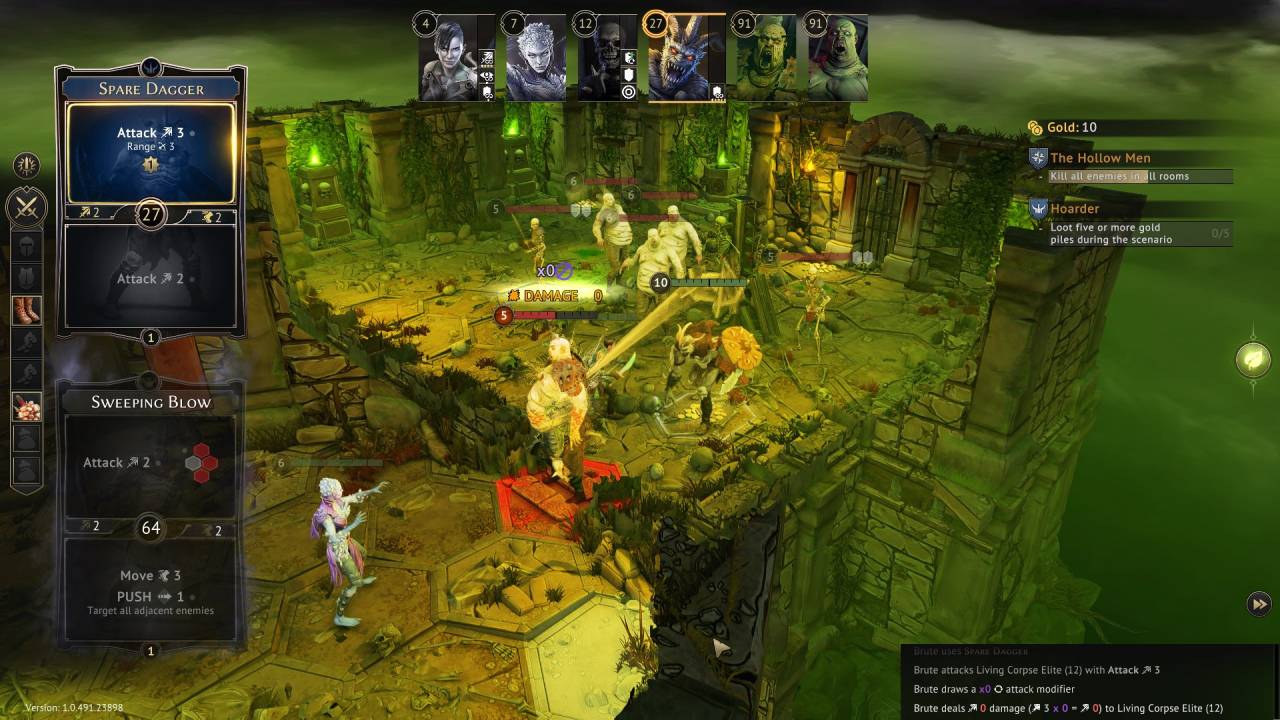The image size is (1280, 720).
Task: Click the green leaf end-turn button
Action: pyautogui.click(x=1253, y=359)
